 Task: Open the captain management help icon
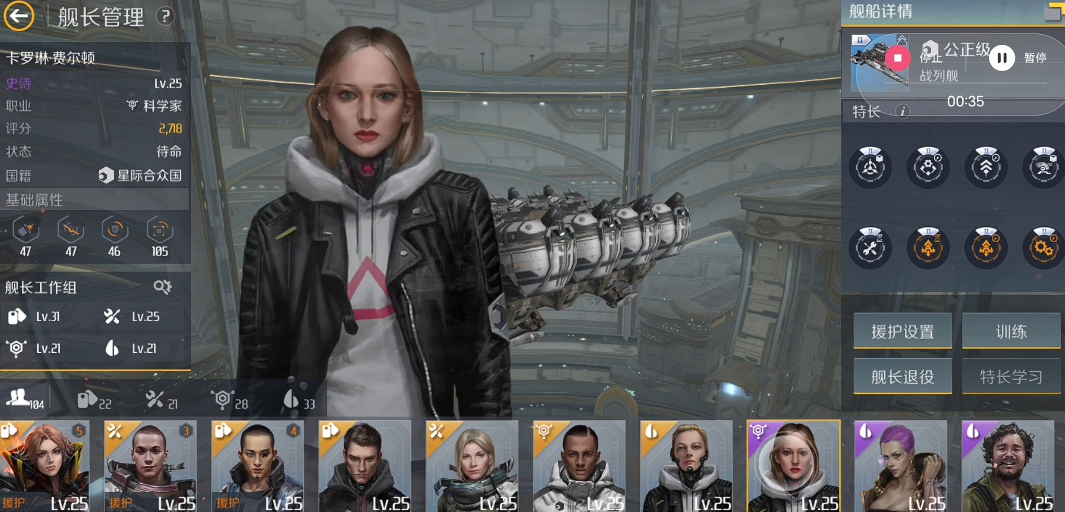[x=165, y=16]
